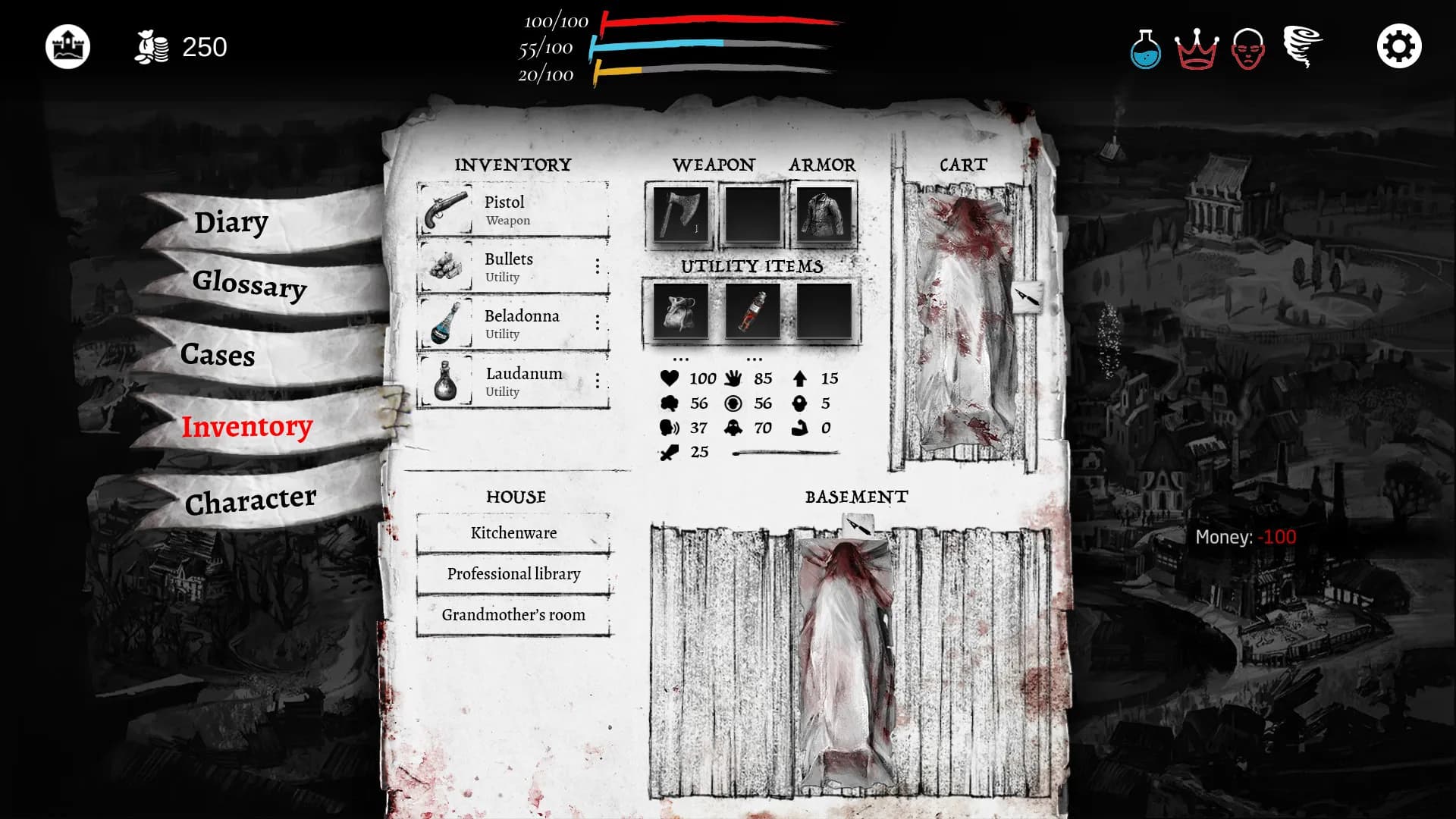Screen dimensions: 1456x819
Task: Click the castle icon top left
Action: click(x=69, y=45)
